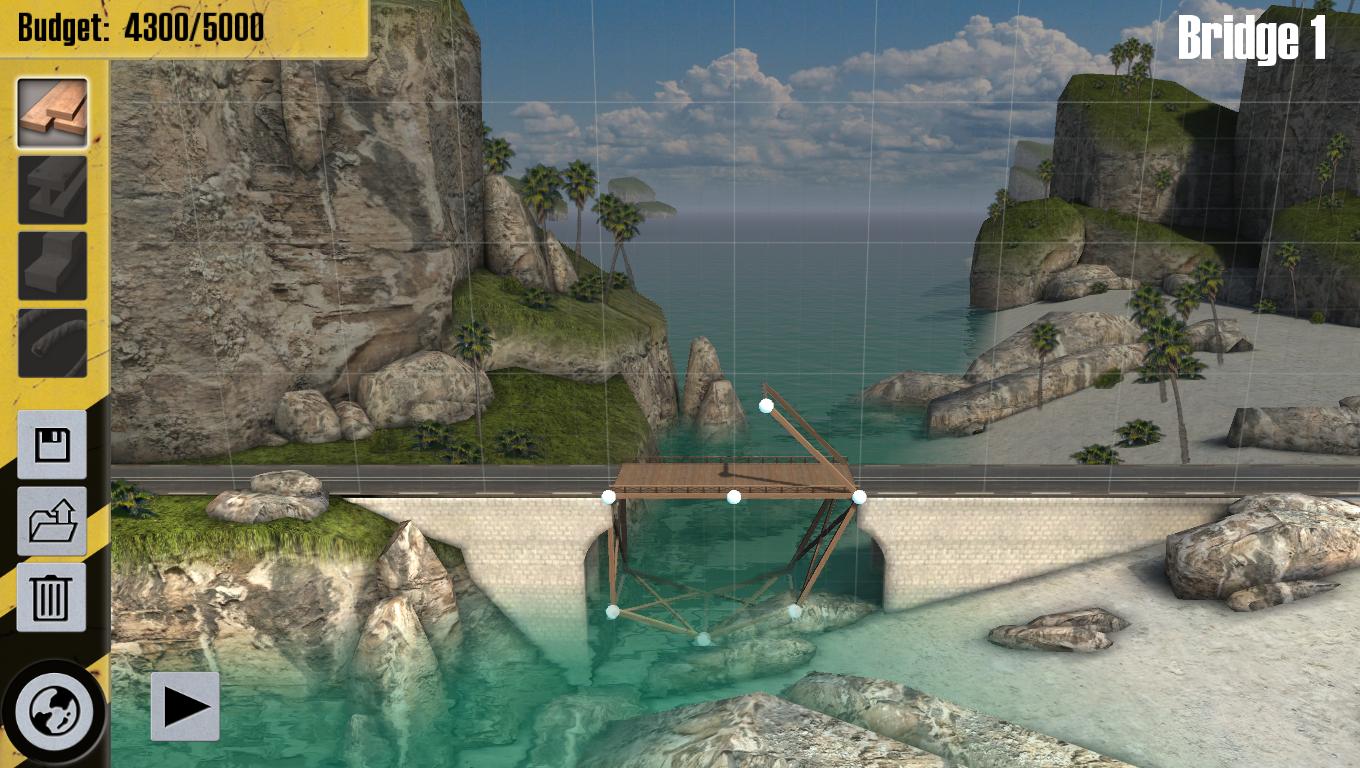This screenshot has width=1360, height=768.
Task: Open a previously saved bridge
Action: click(51, 521)
